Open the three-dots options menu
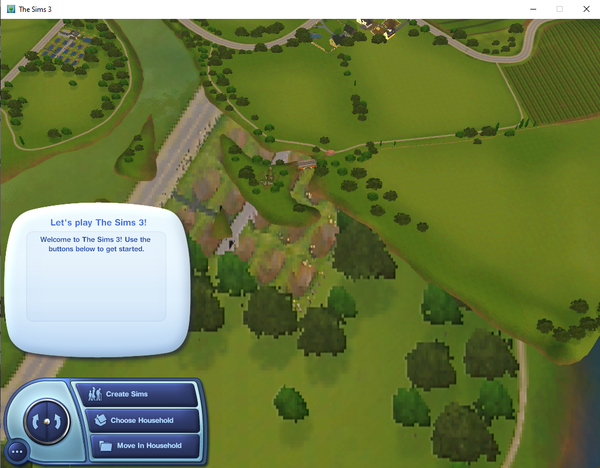The image size is (600, 468). 15,452
